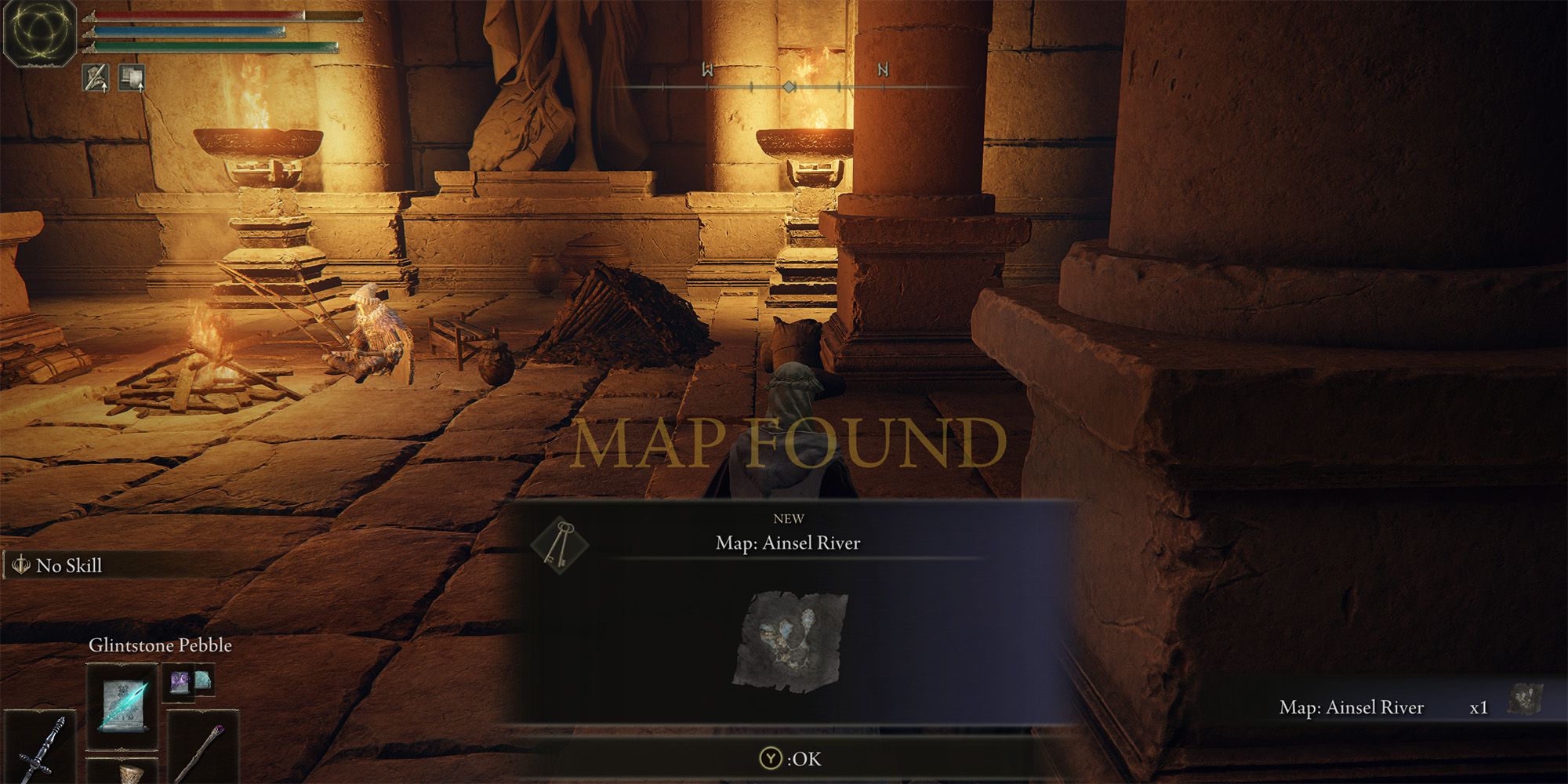Select the second status buff icon
The height and width of the screenshot is (784, 1568).
pyautogui.click(x=131, y=78)
